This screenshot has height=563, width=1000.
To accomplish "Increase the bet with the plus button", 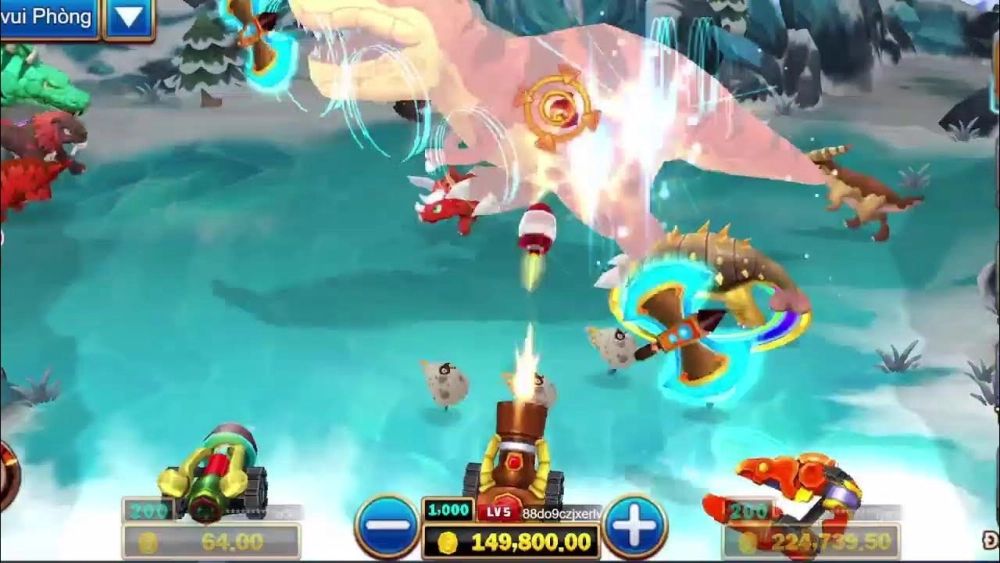I will (x=634, y=526).
